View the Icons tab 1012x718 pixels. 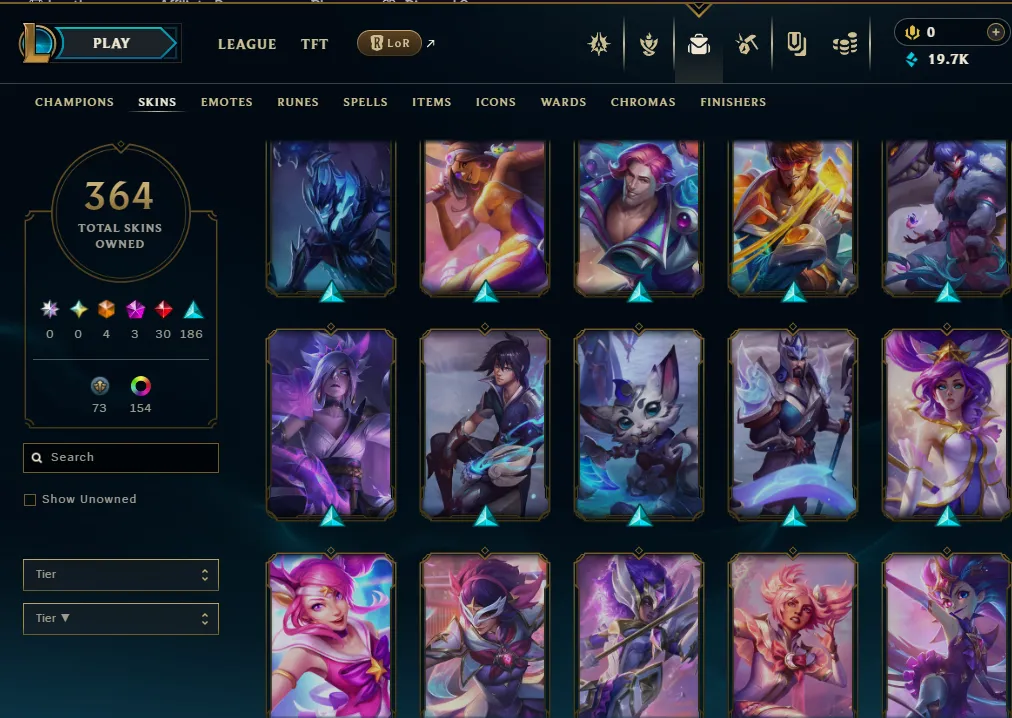[x=495, y=102]
